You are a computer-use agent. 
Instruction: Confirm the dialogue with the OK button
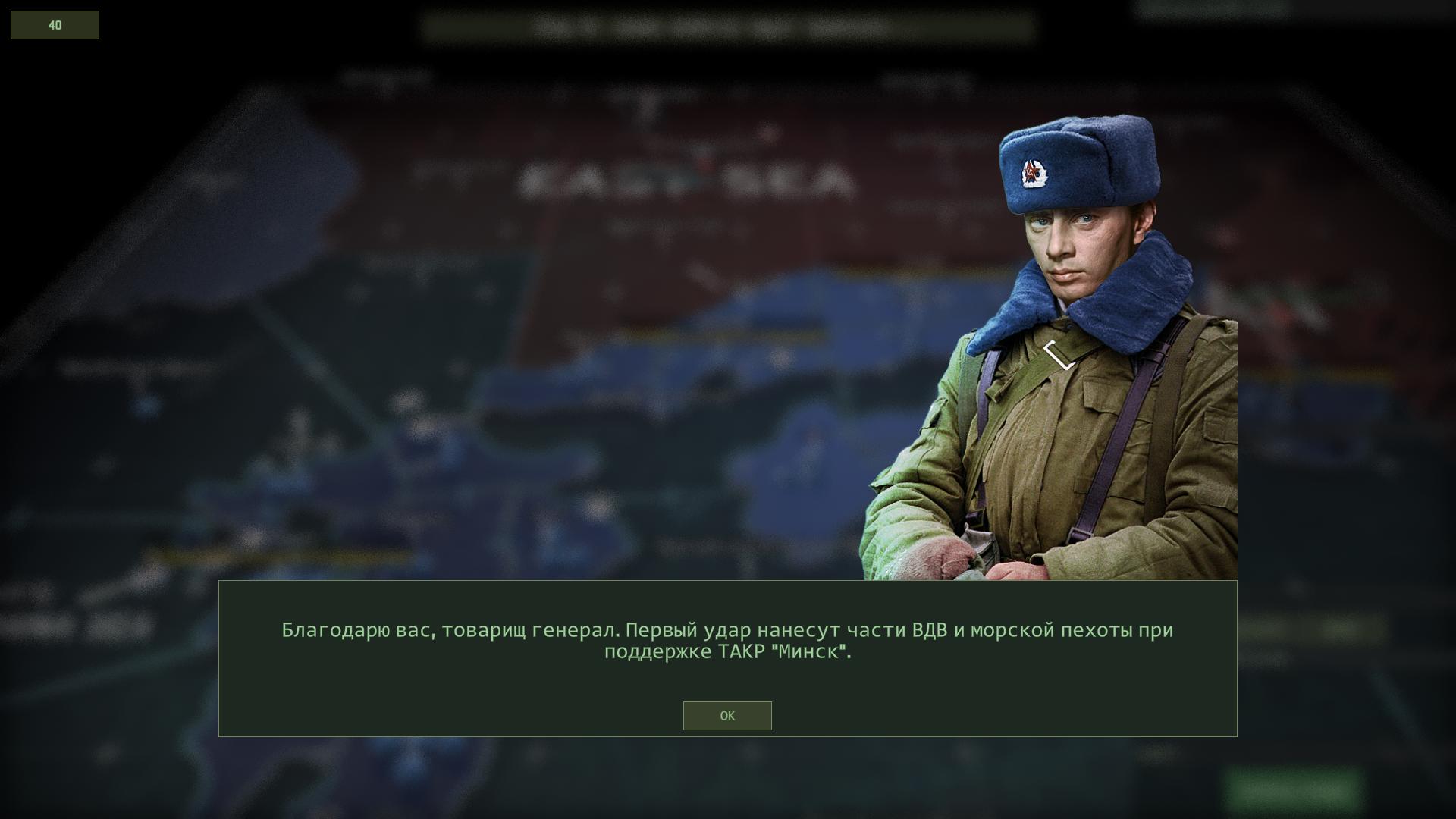click(726, 716)
